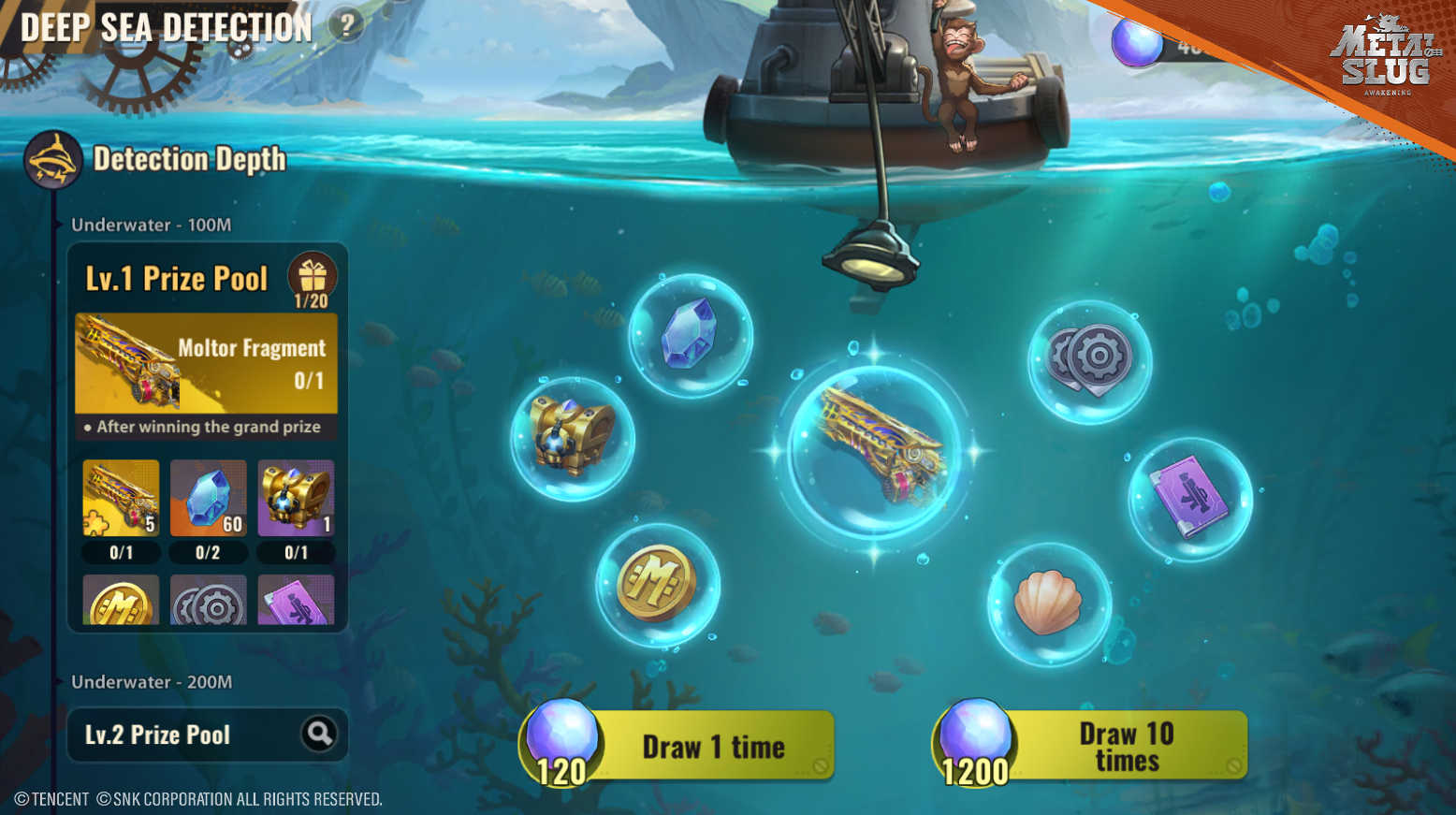Open the Deep Sea Detection help
1456x815 pixels.
[346, 25]
